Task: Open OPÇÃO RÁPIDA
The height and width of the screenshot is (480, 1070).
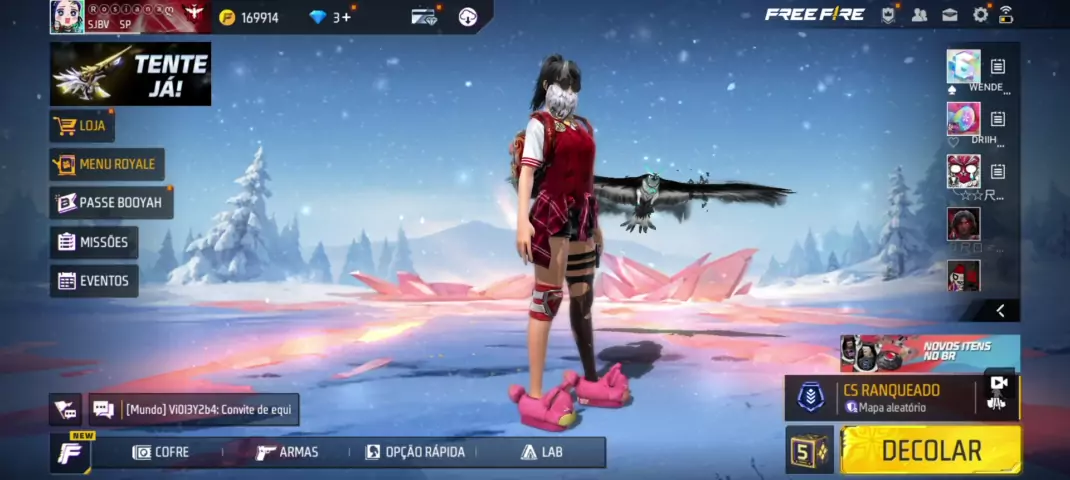Action: (x=415, y=452)
